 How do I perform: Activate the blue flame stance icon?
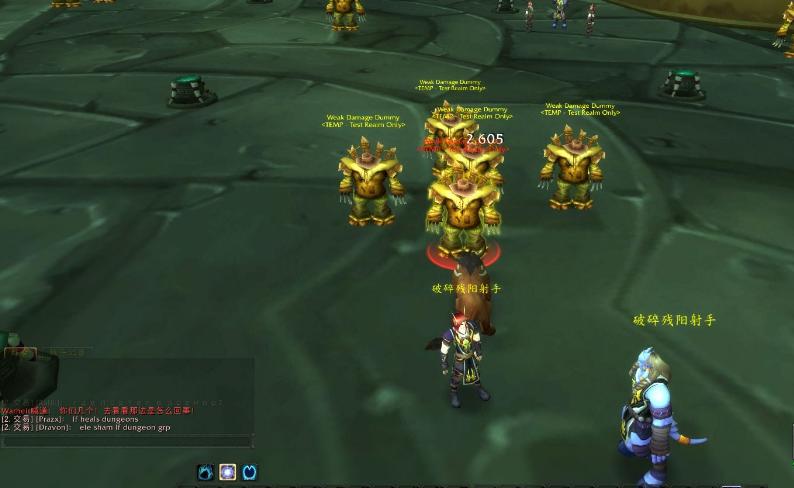click(205, 472)
